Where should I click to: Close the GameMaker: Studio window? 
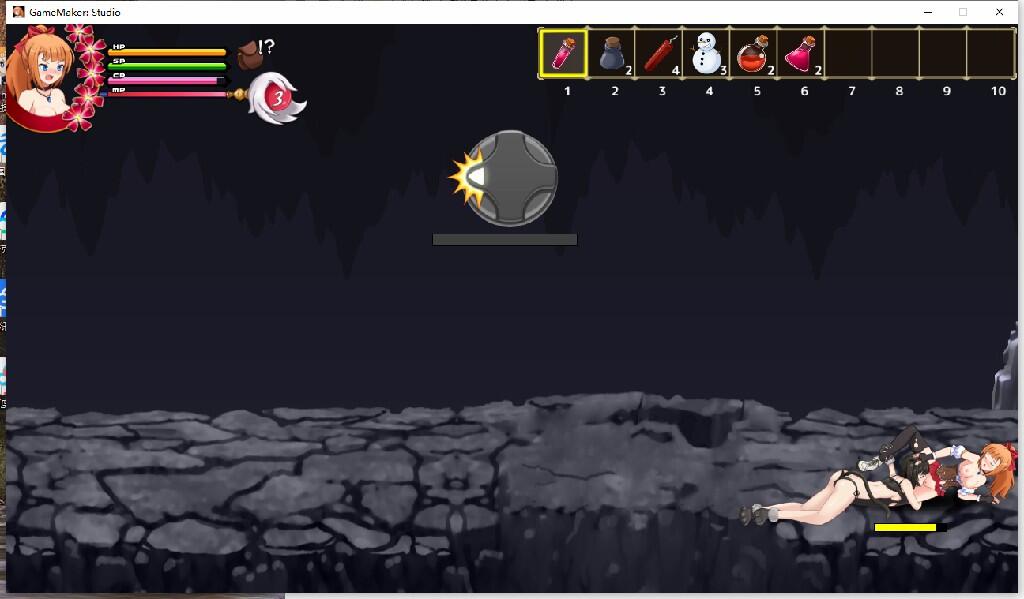[x=999, y=12]
